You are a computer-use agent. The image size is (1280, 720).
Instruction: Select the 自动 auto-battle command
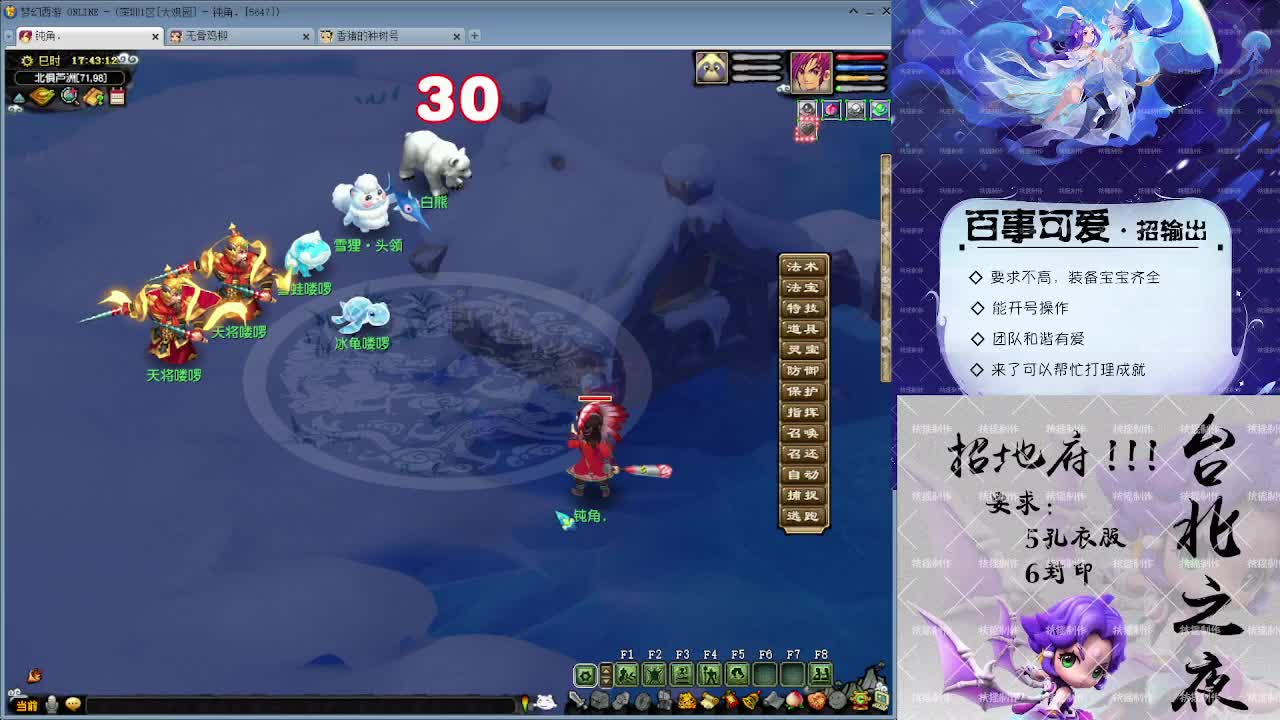click(805, 473)
